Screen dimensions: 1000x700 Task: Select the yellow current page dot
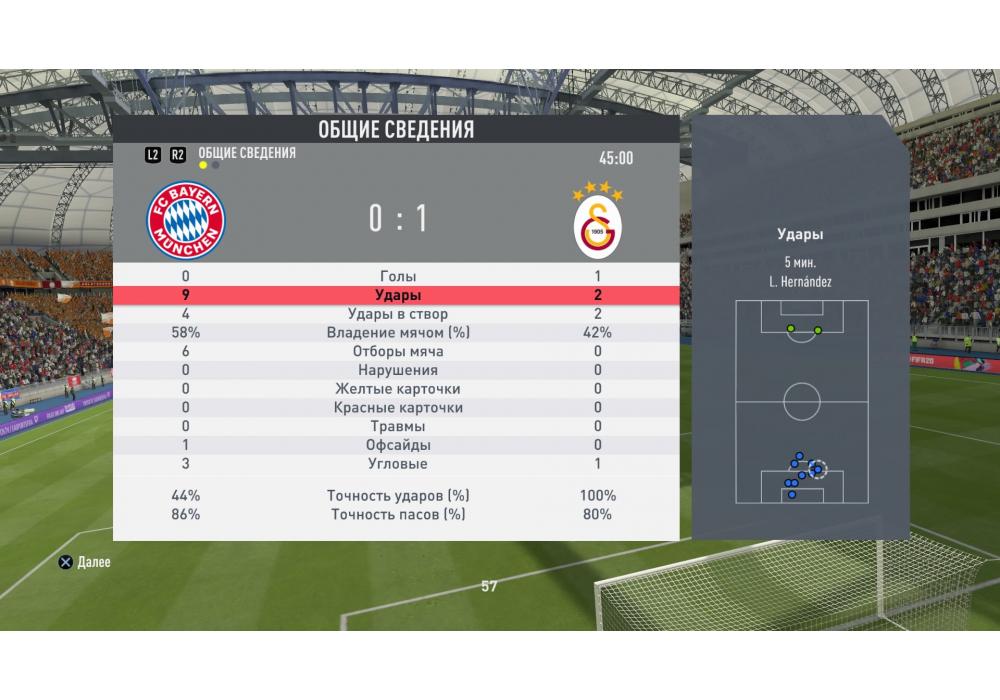[204, 165]
